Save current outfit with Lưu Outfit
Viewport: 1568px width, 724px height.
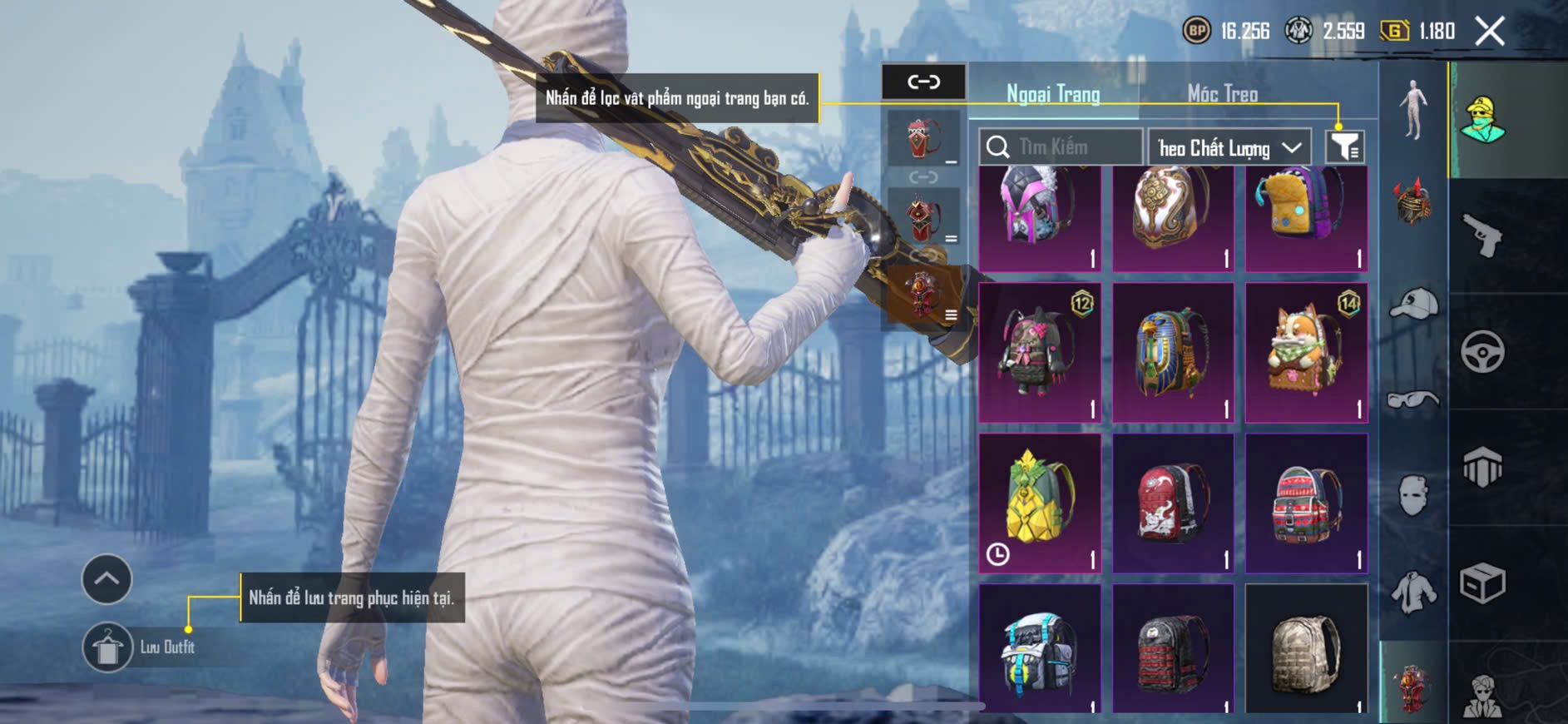[x=107, y=647]
